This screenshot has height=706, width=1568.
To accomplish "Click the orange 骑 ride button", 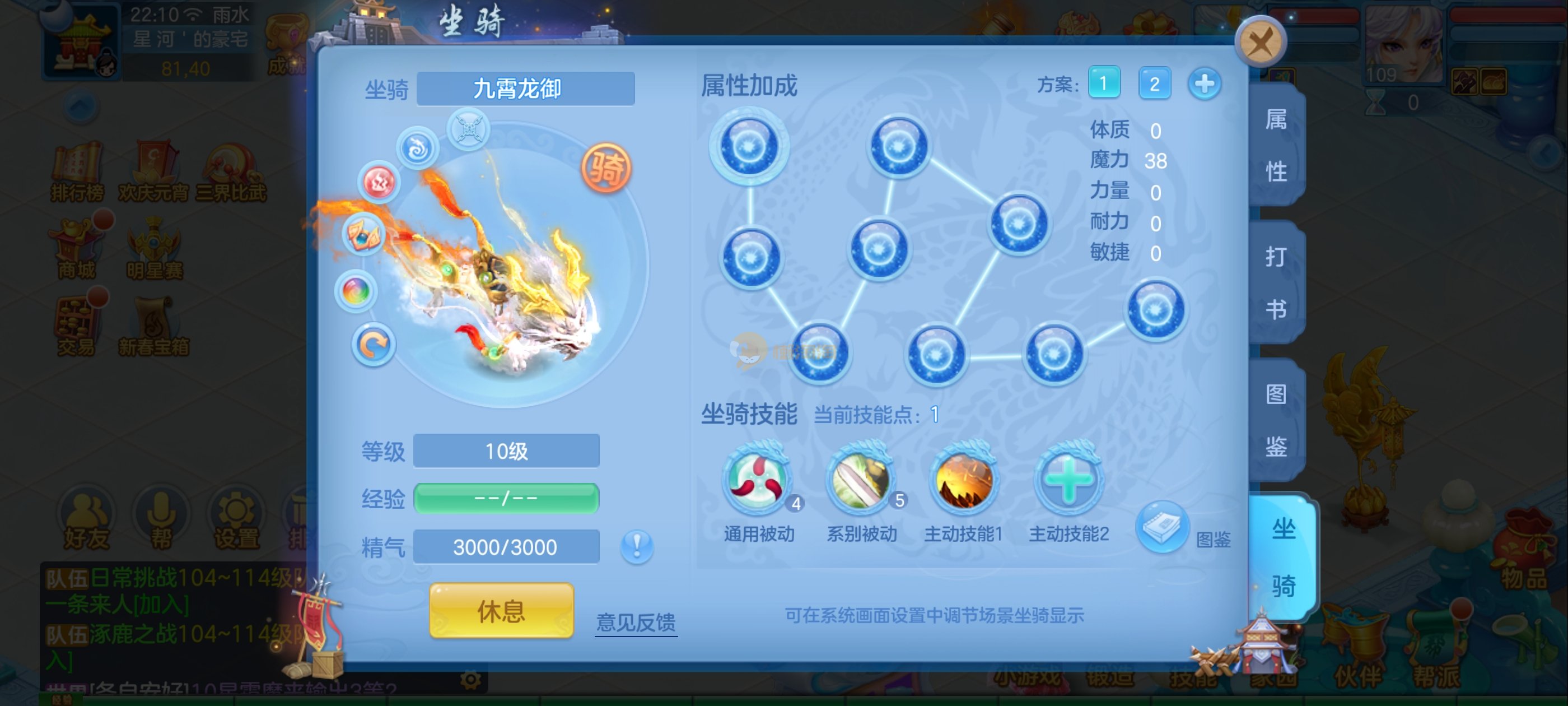I will [606, 168].
